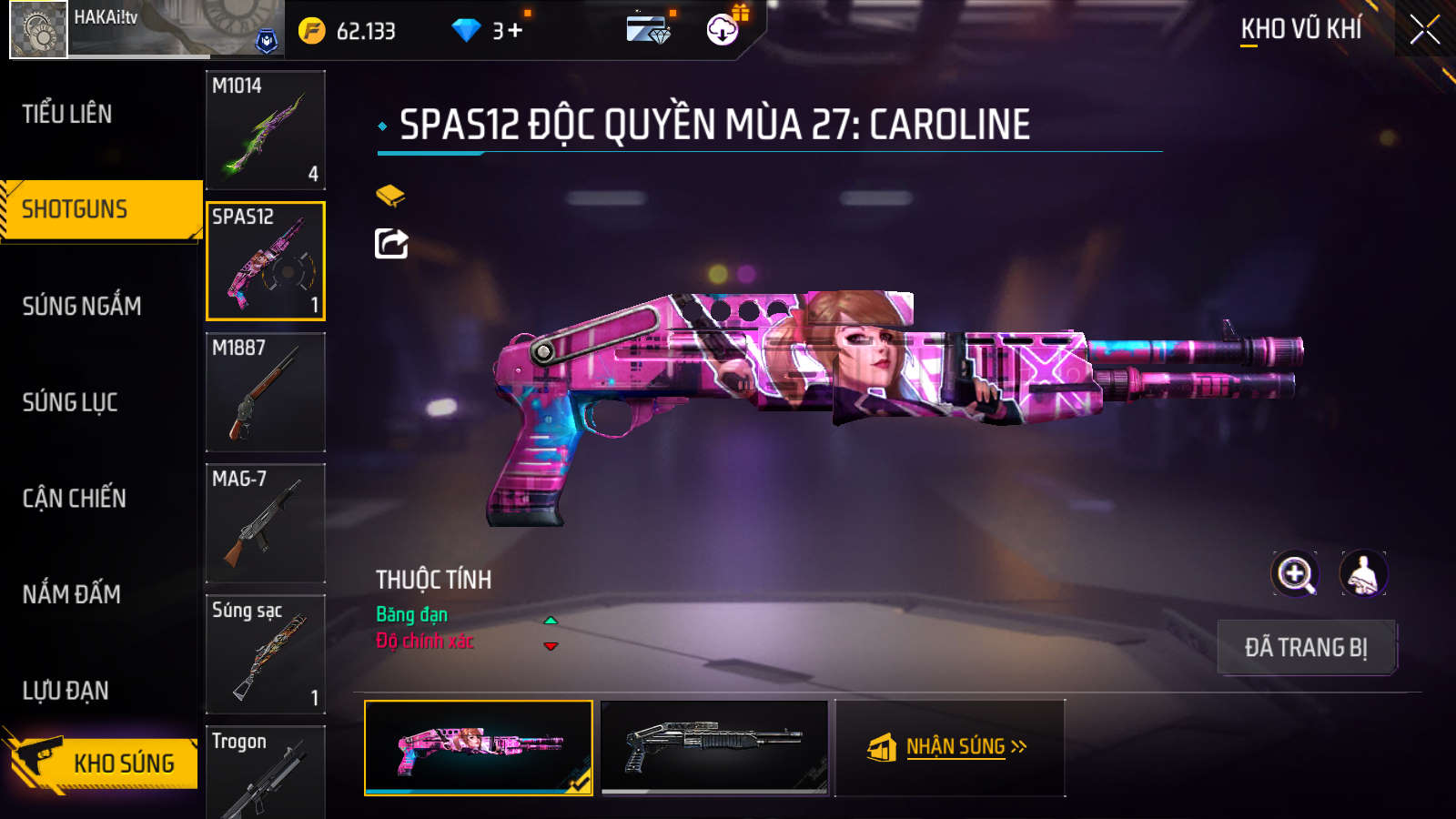Choose the Cận Chiến category
Viewport: 1456px width, 819px height.
[75, 498]
